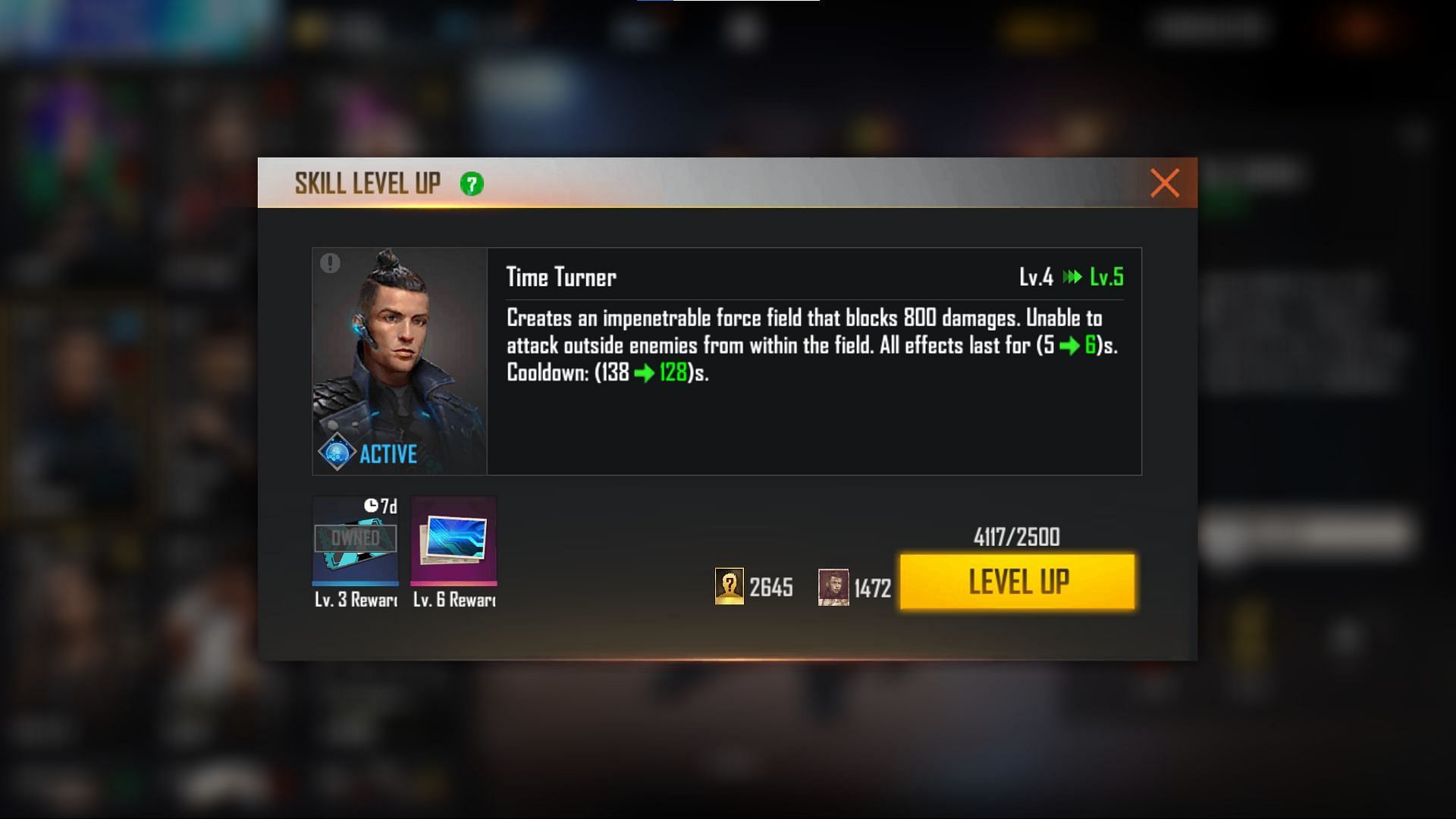
Task: View the Lv. 6 Reward item
Action: pyautogui.click(x=453, y=541)
